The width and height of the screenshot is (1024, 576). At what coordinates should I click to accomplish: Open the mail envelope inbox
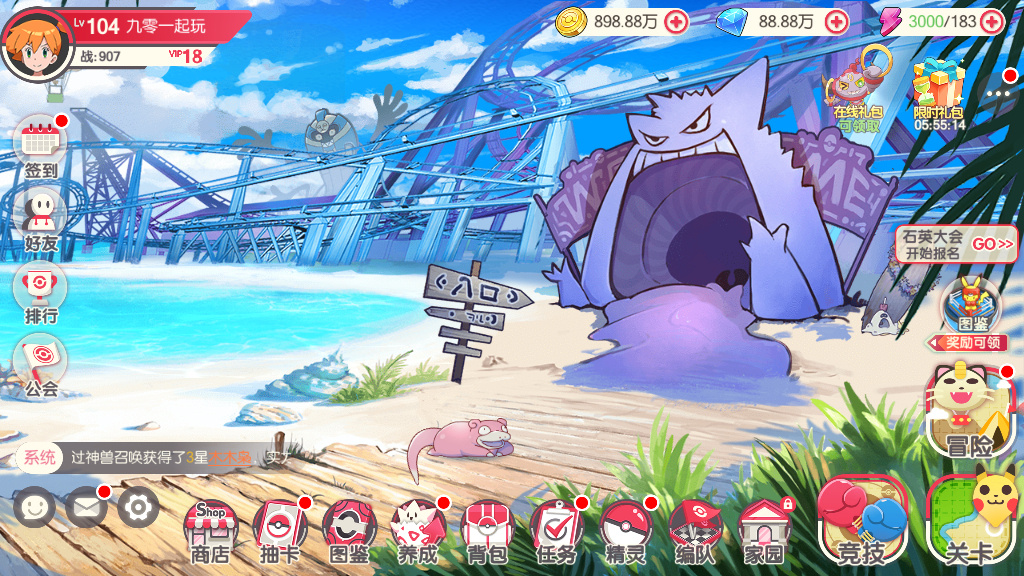87,508
